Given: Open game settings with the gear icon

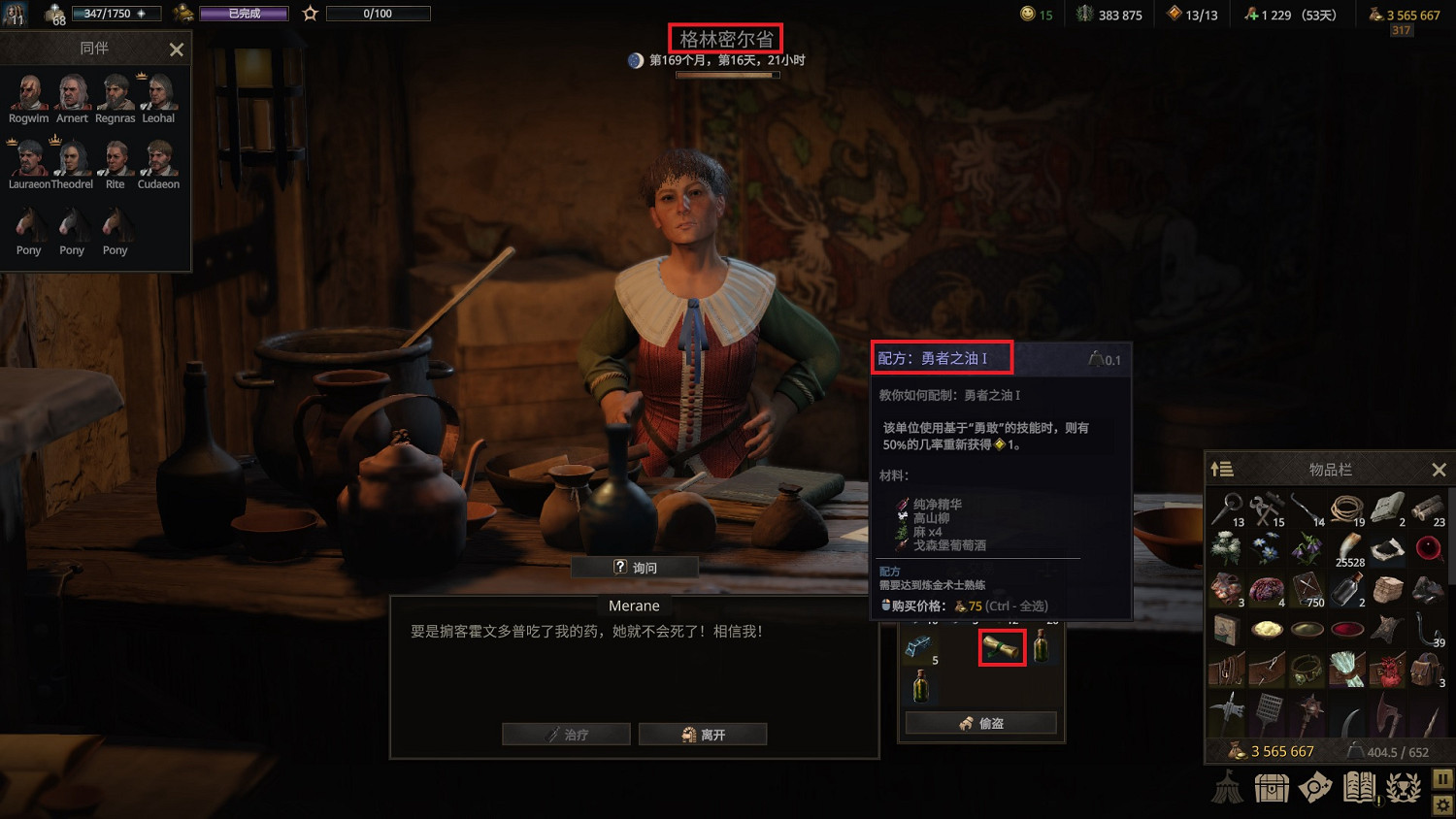Looking at the screenshot, I should click(x=1442, y=806).
